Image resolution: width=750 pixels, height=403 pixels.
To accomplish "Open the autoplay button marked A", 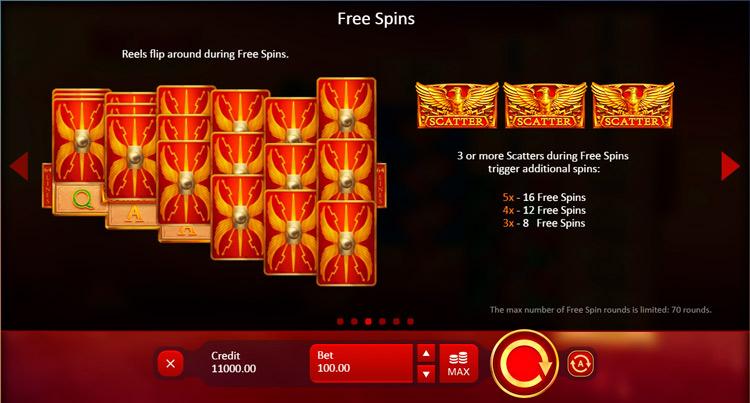I will pos(581,362).
